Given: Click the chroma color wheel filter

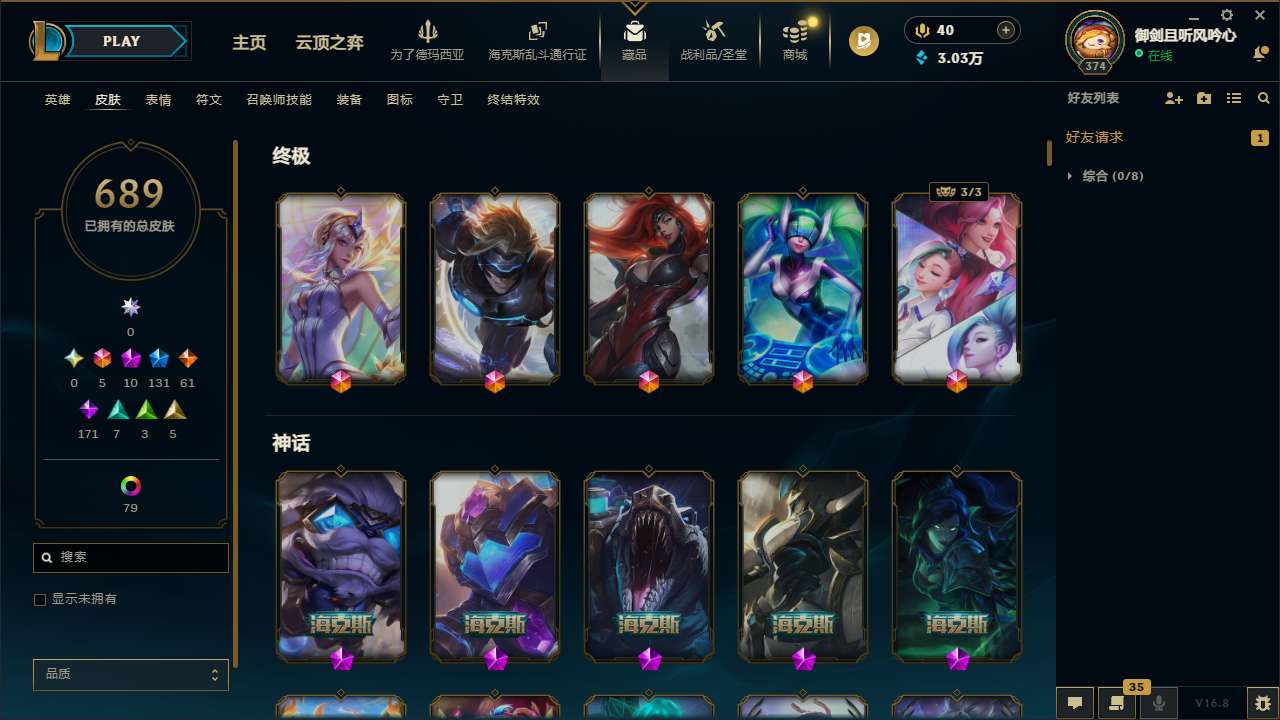Looking at the screenshot, I should click(x=130, y=486).
